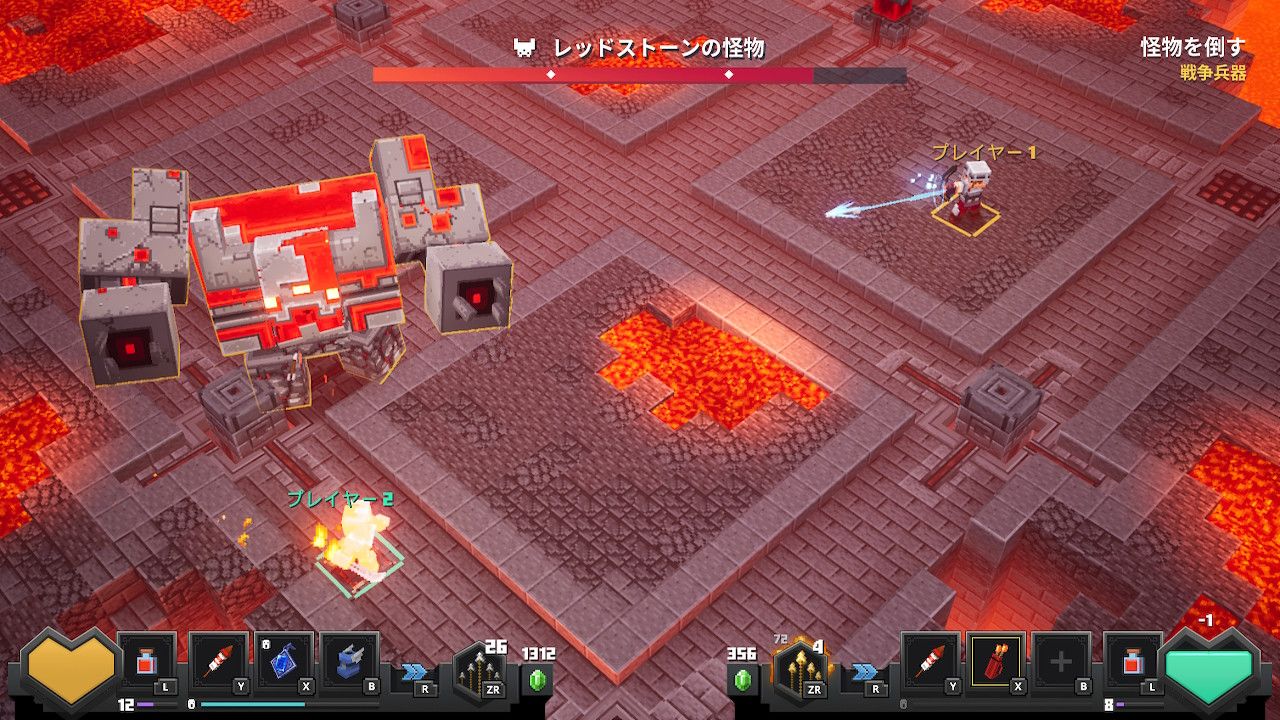Image resolution: width=1280 pixels, height=720 pixels.
Task: Open Player 2's empty plus artifact slot
Action: [x=1061, y=661]
